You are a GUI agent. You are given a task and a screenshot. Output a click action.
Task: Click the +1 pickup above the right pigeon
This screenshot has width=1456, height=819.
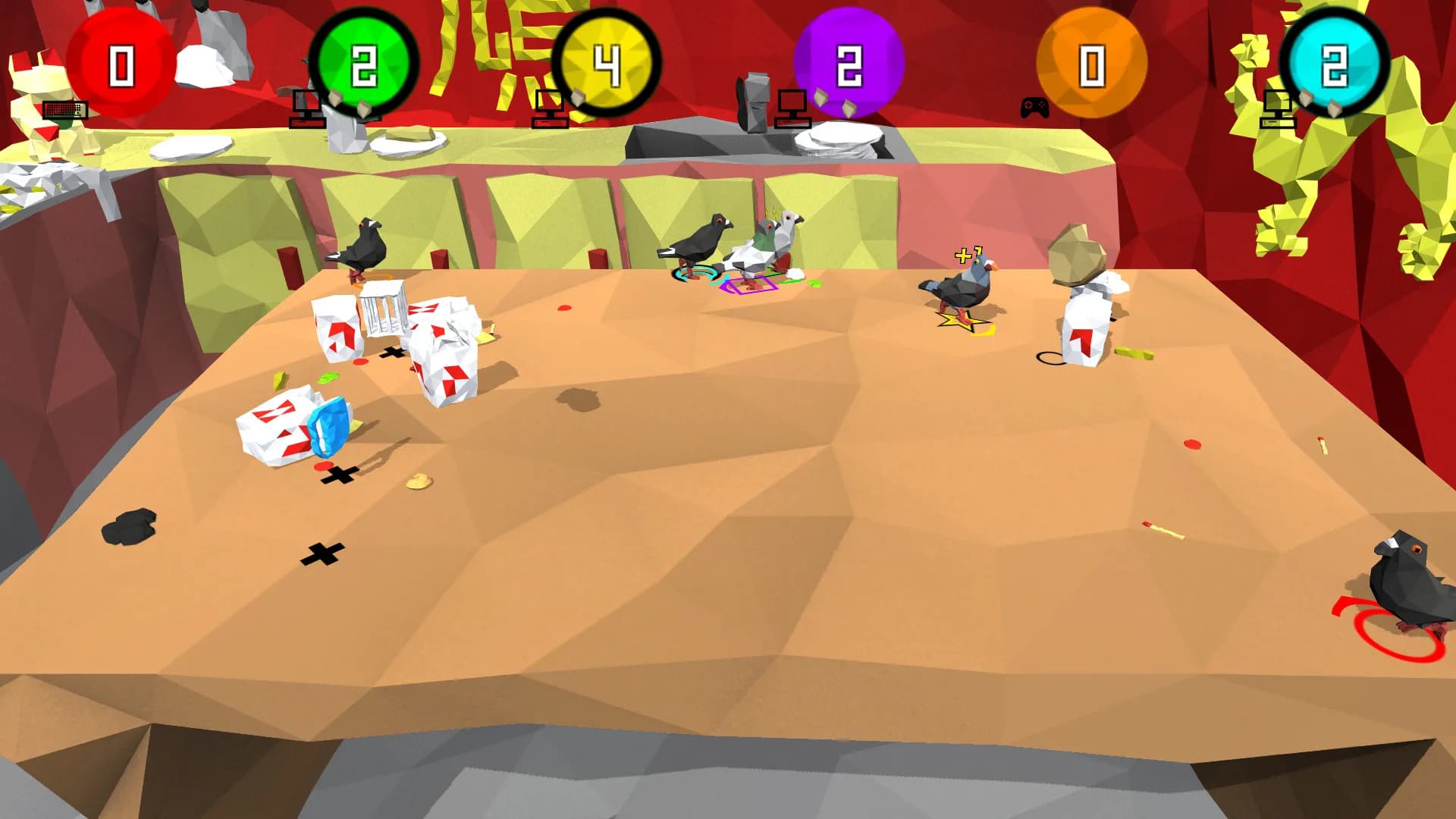click(965, 256)
